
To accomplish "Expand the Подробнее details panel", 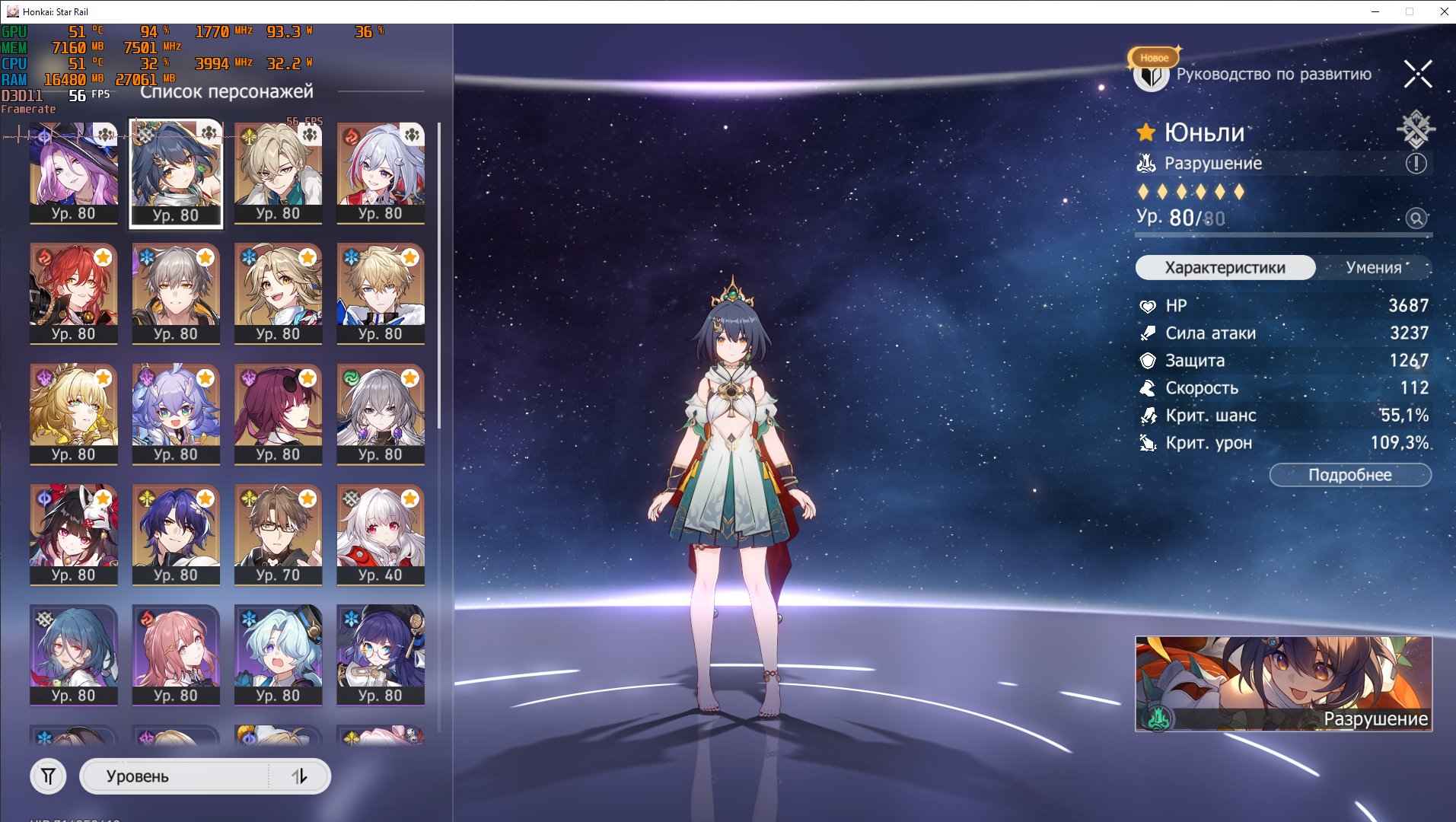I will click(x=1349, y=475).
